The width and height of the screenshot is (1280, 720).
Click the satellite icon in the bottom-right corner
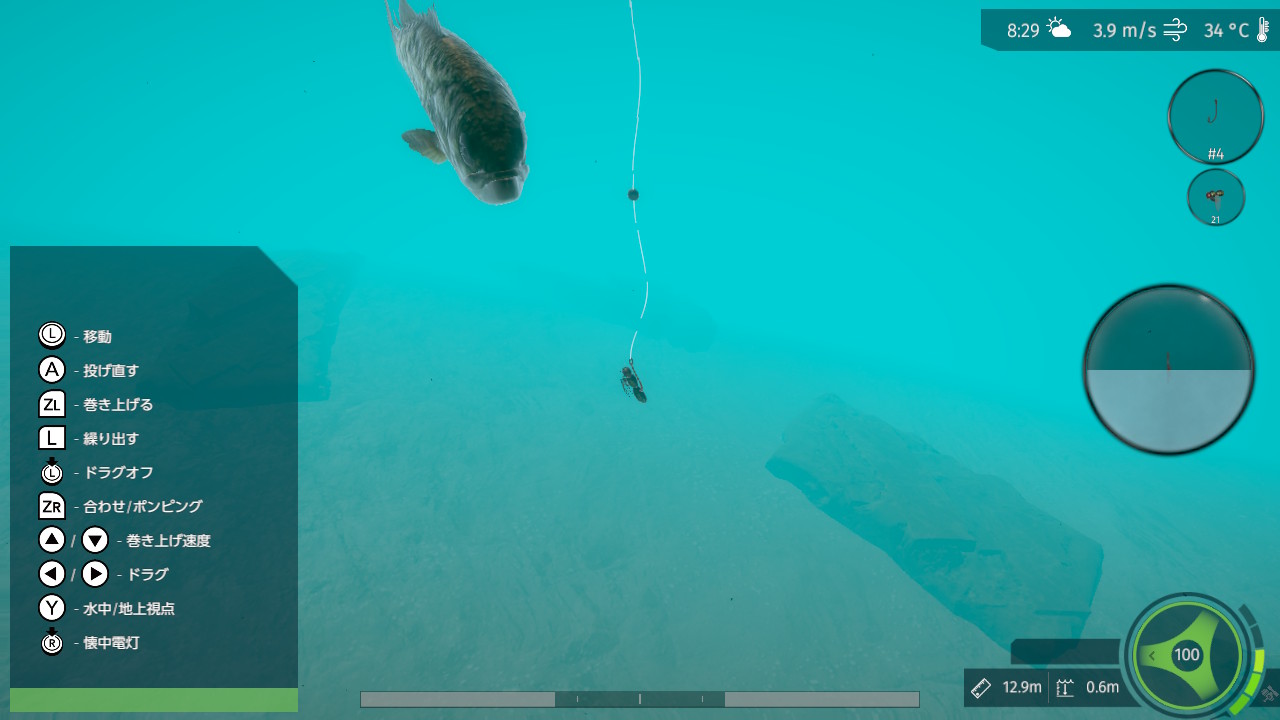coord(1269,694)
